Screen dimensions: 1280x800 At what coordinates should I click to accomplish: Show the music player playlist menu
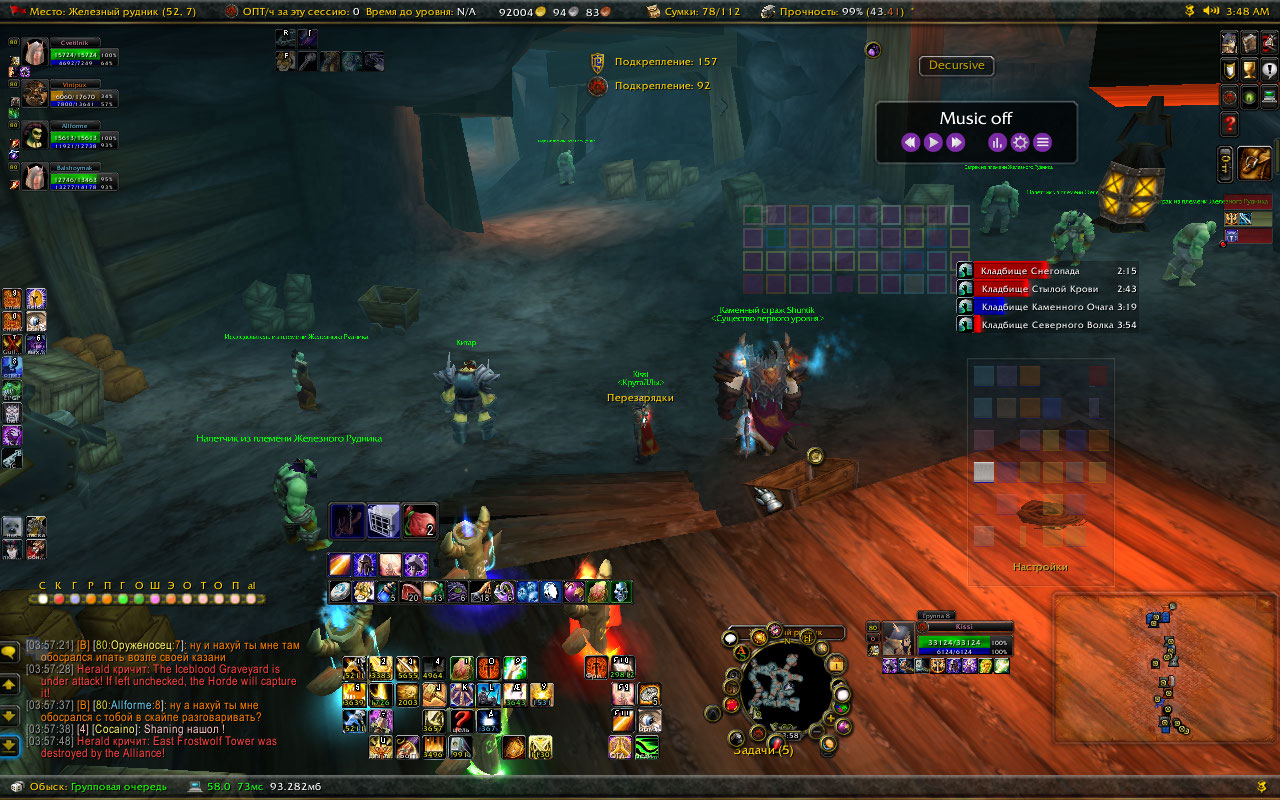point(1042,143)
